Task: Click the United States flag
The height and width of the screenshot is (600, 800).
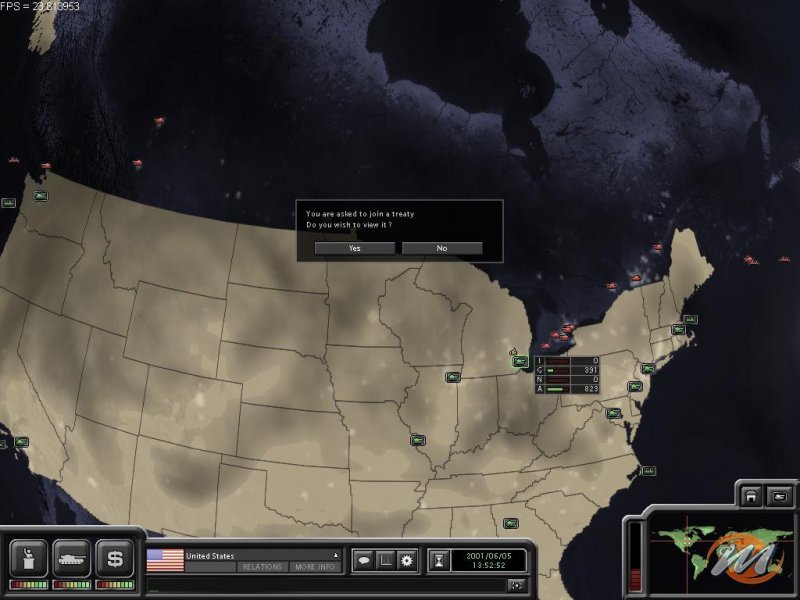Action: pyautogui.click(x=164, y=560)
